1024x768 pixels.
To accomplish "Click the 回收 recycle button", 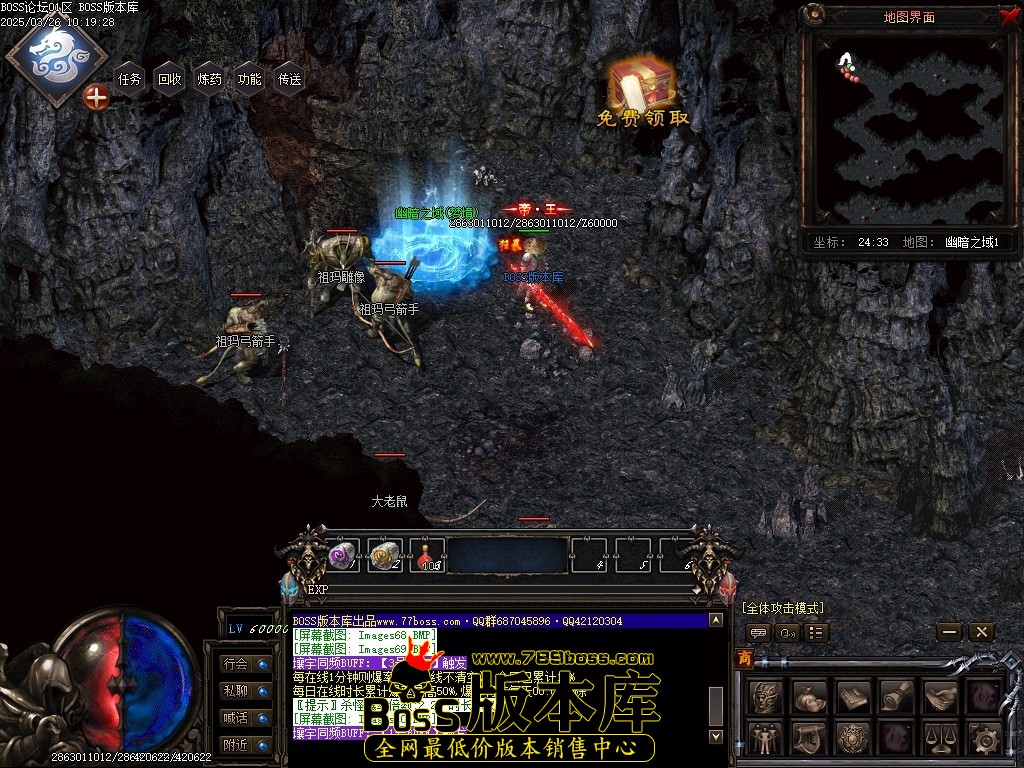I will [x=170, y=79].
